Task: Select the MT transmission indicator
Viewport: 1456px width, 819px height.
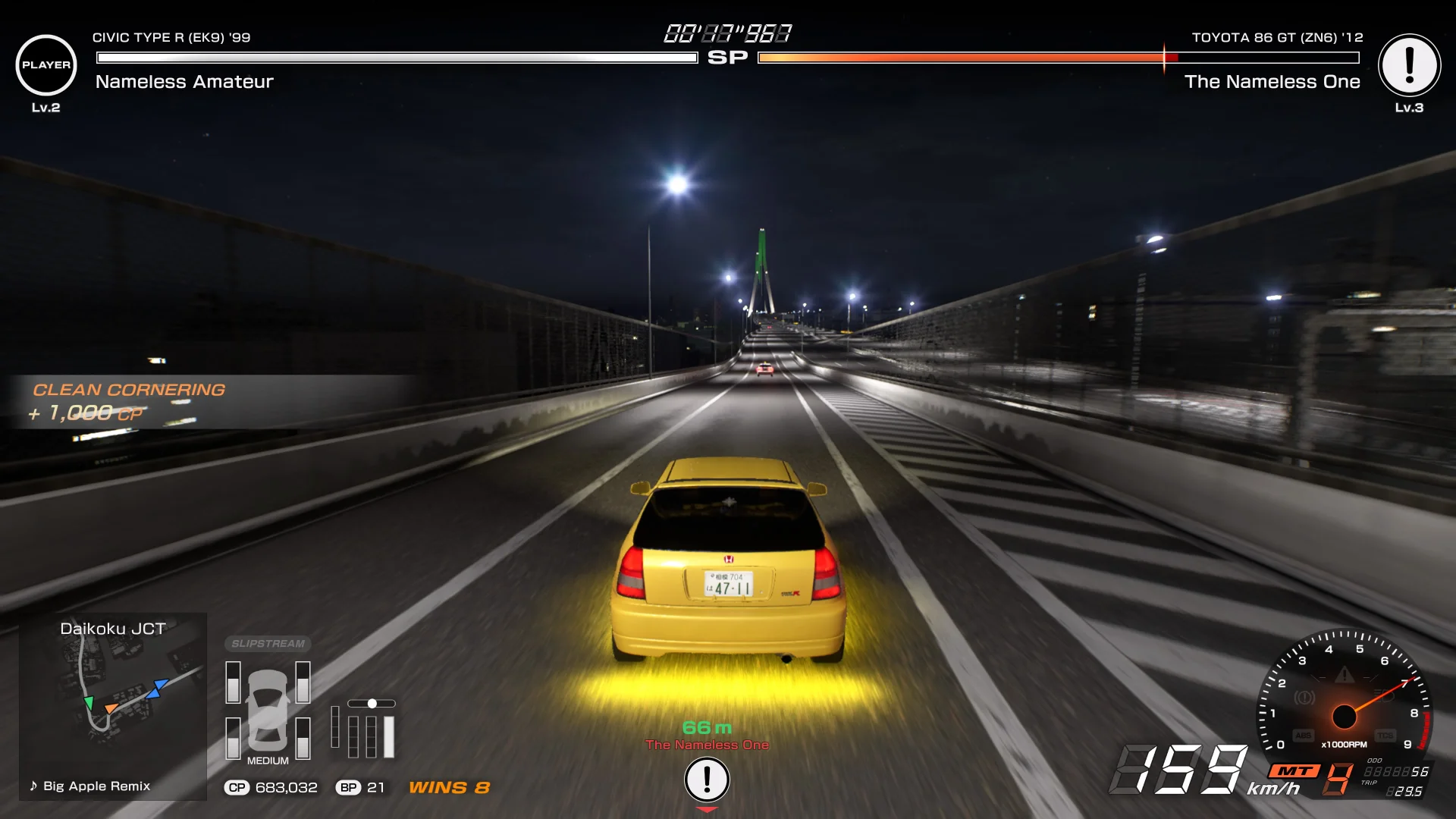Action: [x=1294, y=771]
